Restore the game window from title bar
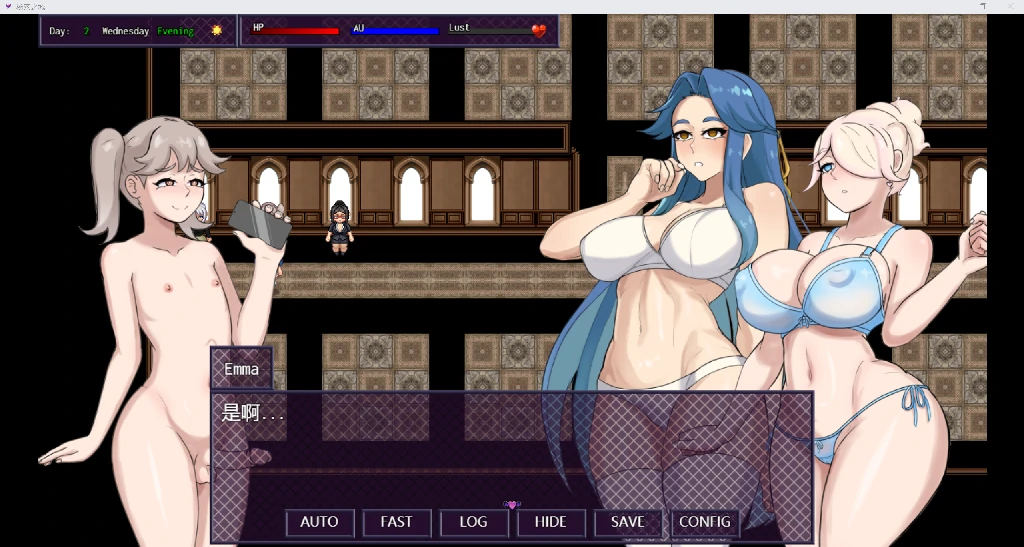 tap(983, 6)
